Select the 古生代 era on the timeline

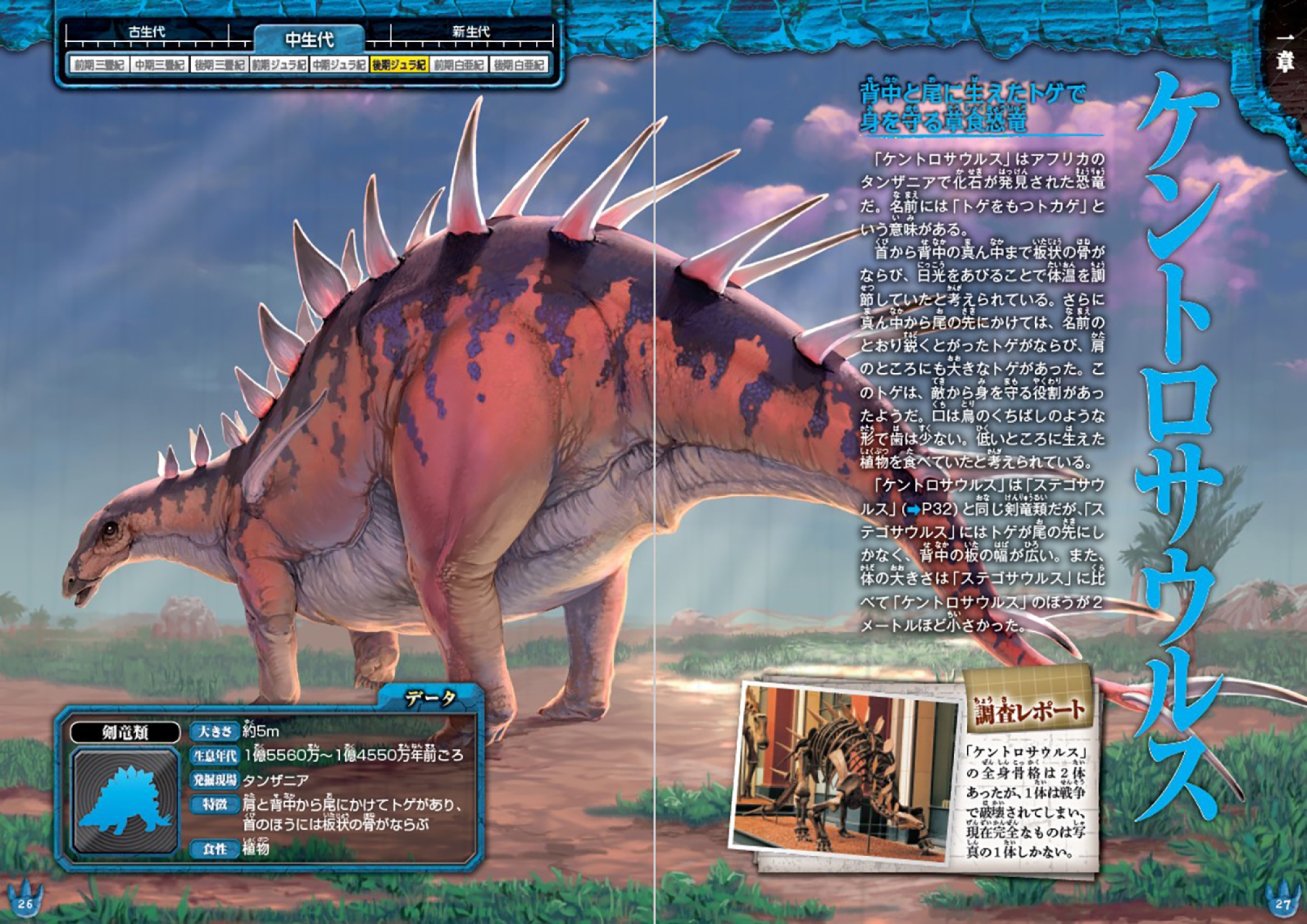coord(146,32)
